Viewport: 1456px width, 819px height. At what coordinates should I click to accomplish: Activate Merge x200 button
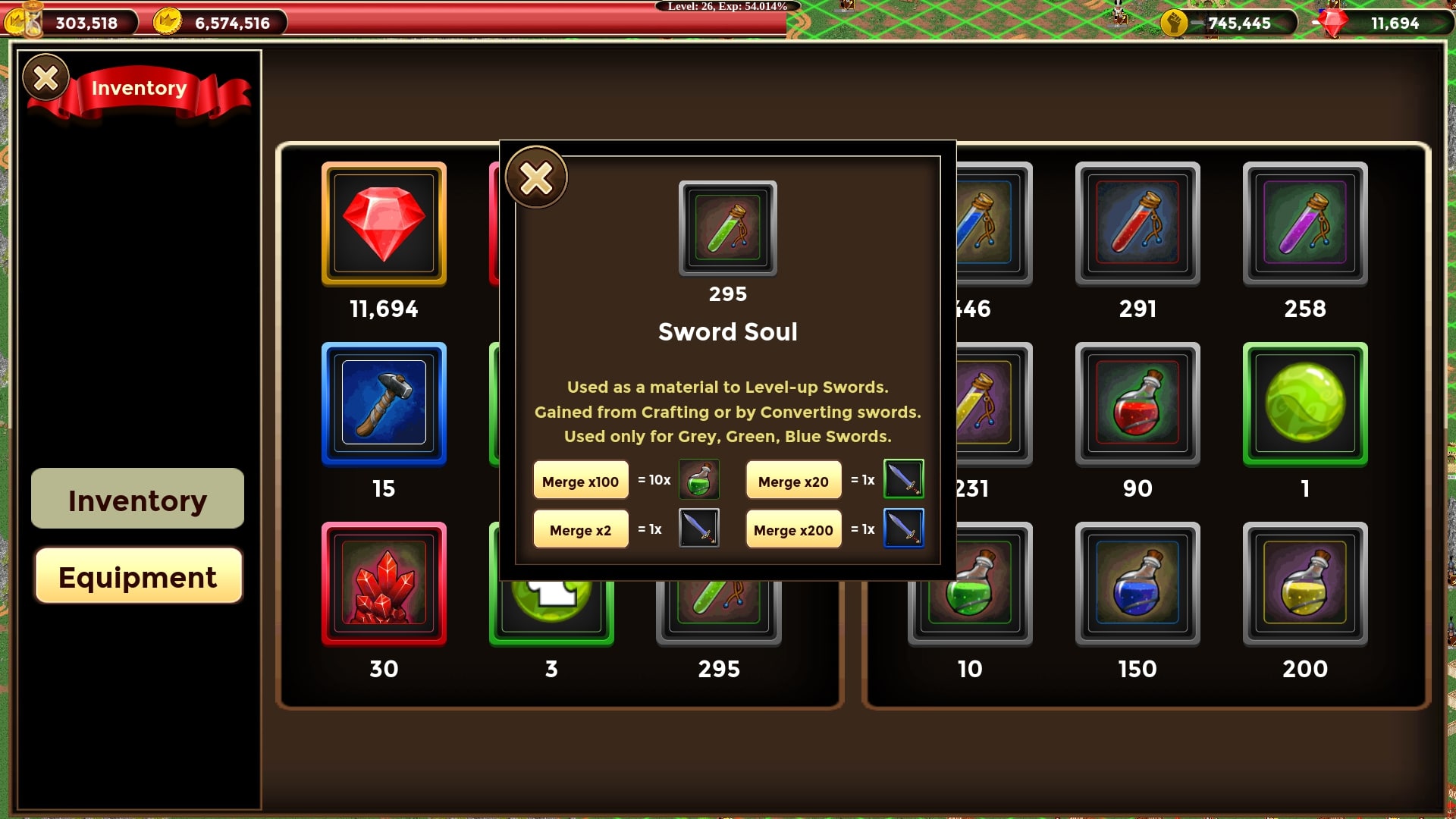(793, 529)
